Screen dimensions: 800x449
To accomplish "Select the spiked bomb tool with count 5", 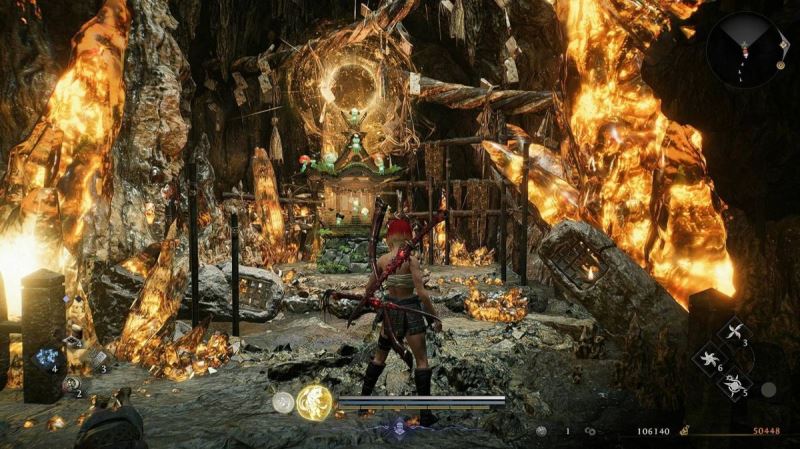I will [737, 383].
